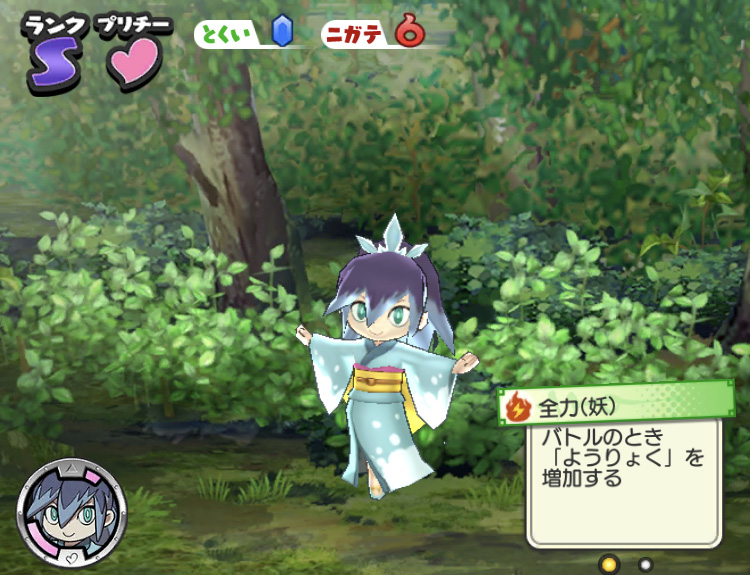This screenshot has width=750, height=575.
Task: Select the yo-kai medal portrait
Action: click(71, 513)
